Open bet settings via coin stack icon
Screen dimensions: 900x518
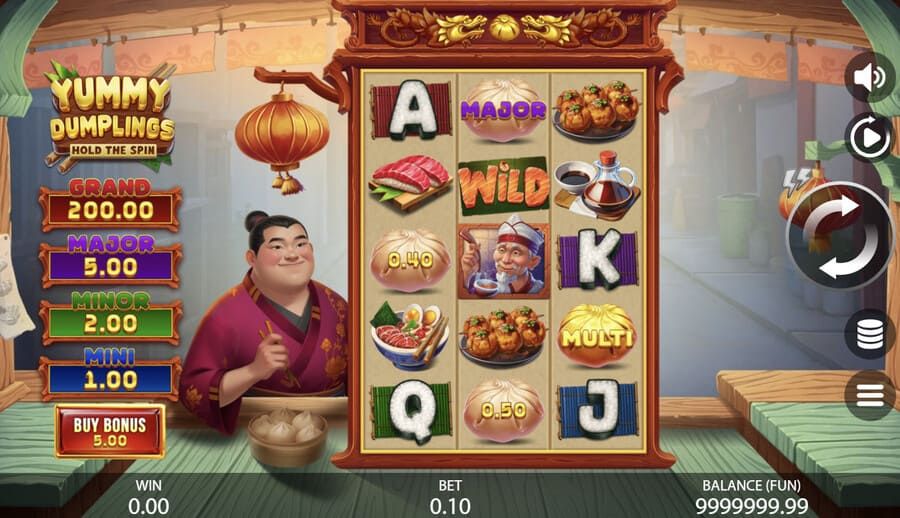pyautogui.click(x=868, y=333)
